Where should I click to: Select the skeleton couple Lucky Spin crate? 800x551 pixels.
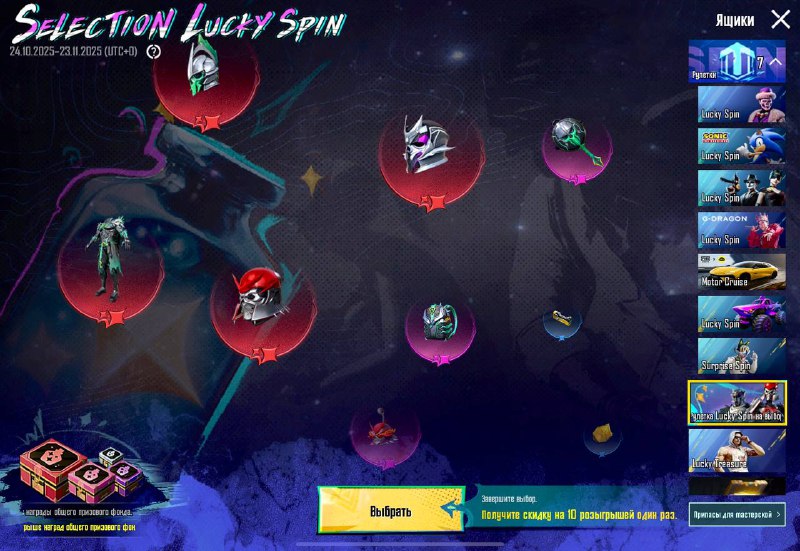click(741, 188)
